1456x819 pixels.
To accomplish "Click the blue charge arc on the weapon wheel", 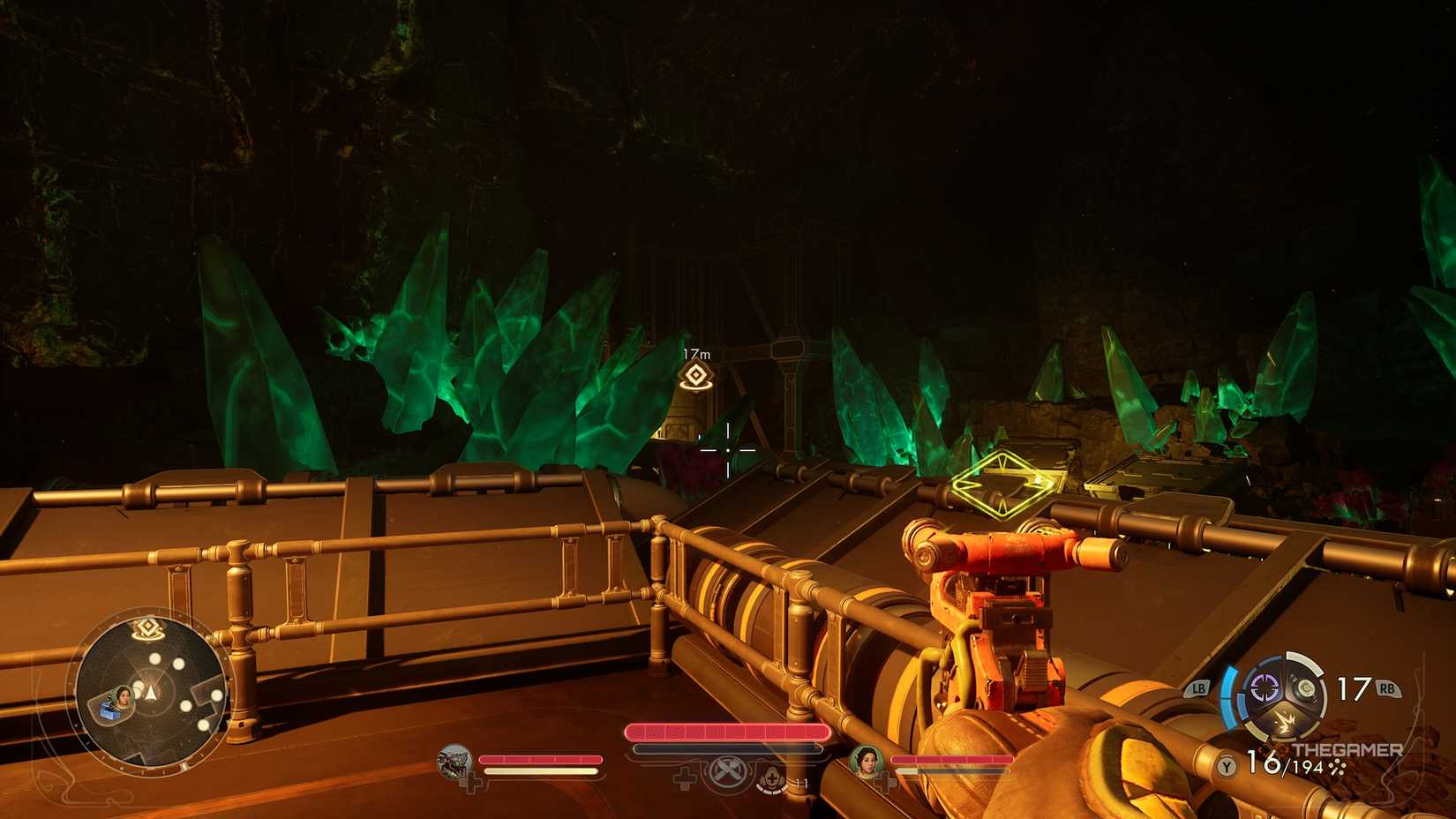I will point(1228,699).
